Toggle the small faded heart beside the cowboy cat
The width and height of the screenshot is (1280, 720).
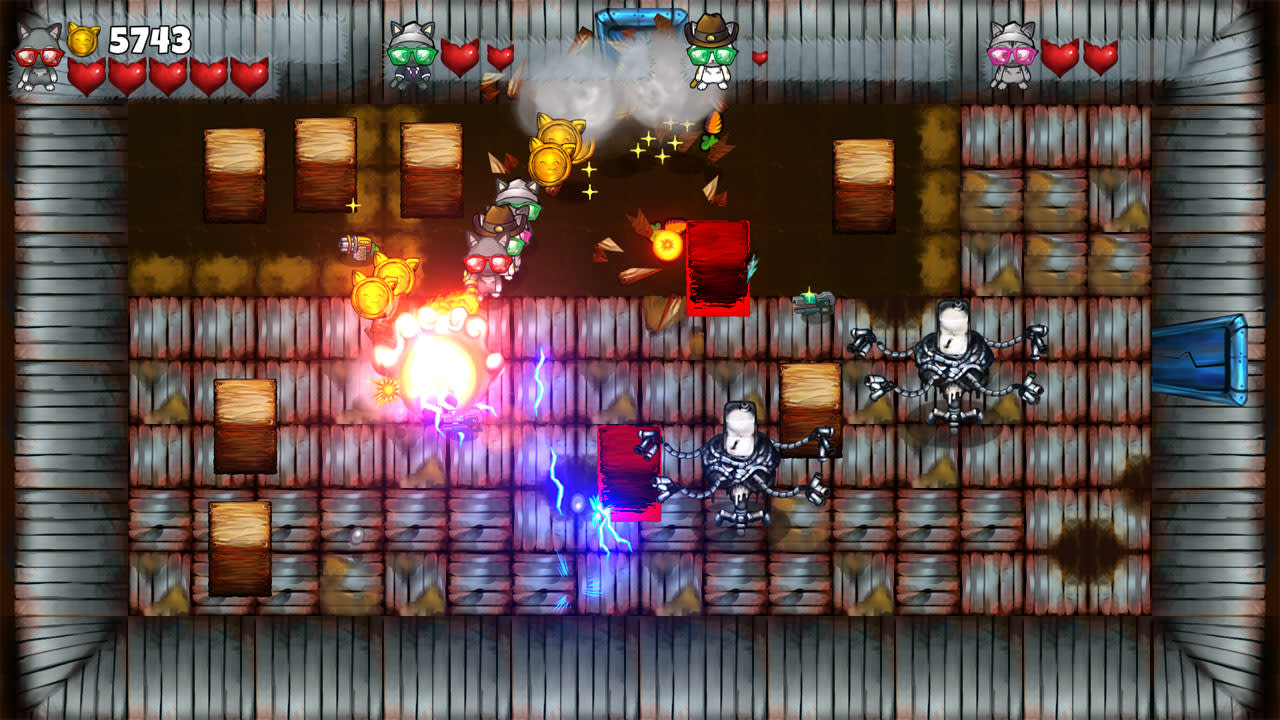click(762, 60)
